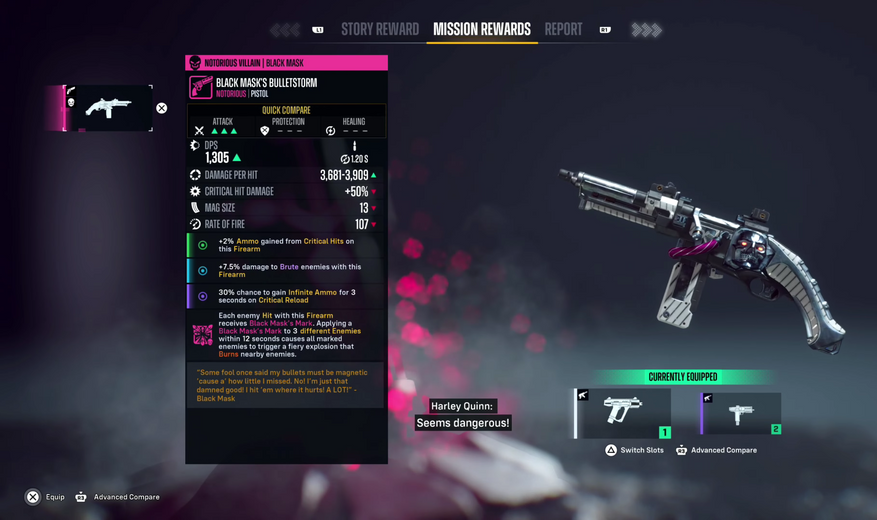Choose equipped weapon slot 1
Image resolution: width=877 pixels, height=520 pixels.
pos(624,414)
